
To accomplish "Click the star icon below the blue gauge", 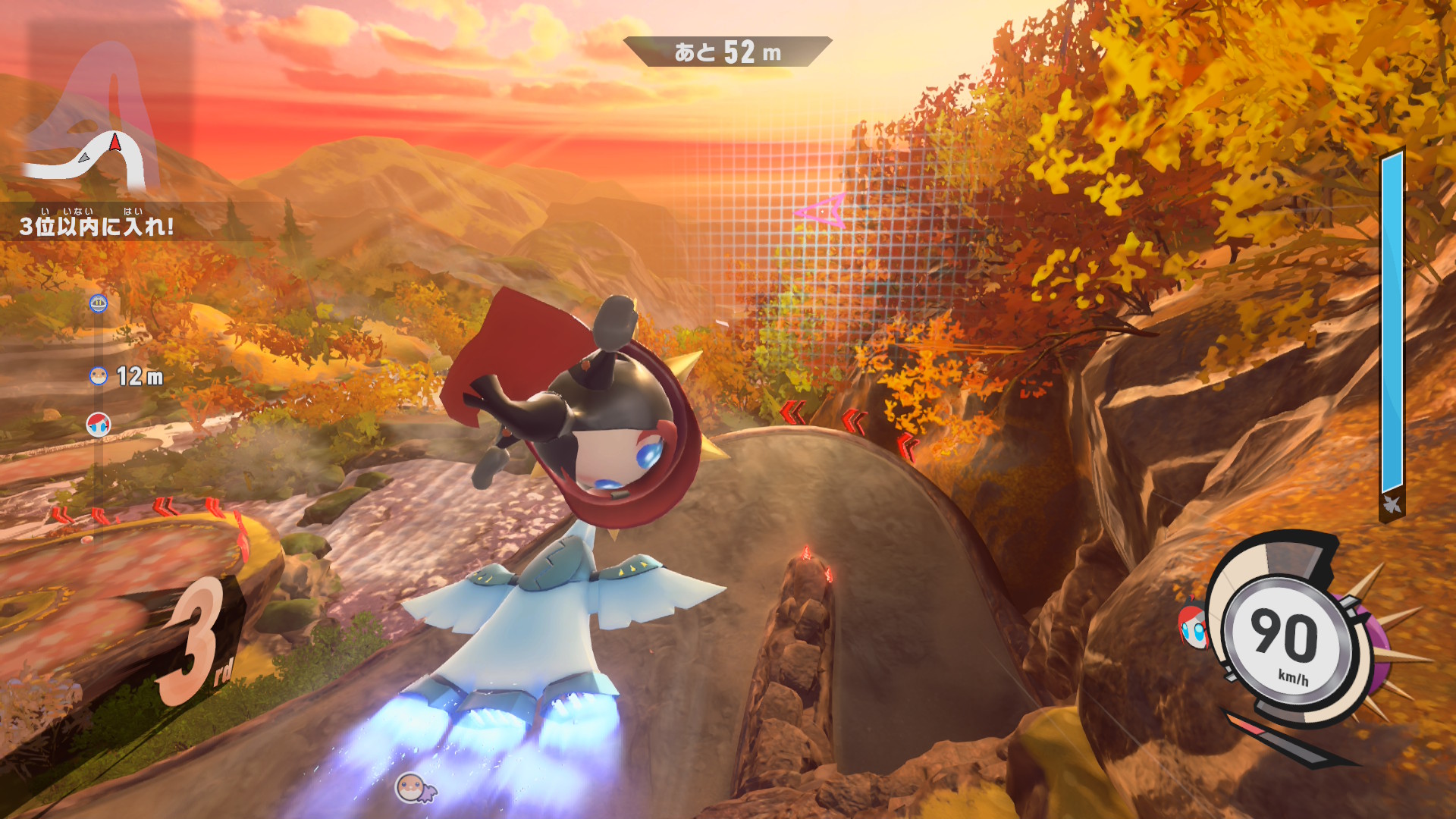I will (1392, 504).
